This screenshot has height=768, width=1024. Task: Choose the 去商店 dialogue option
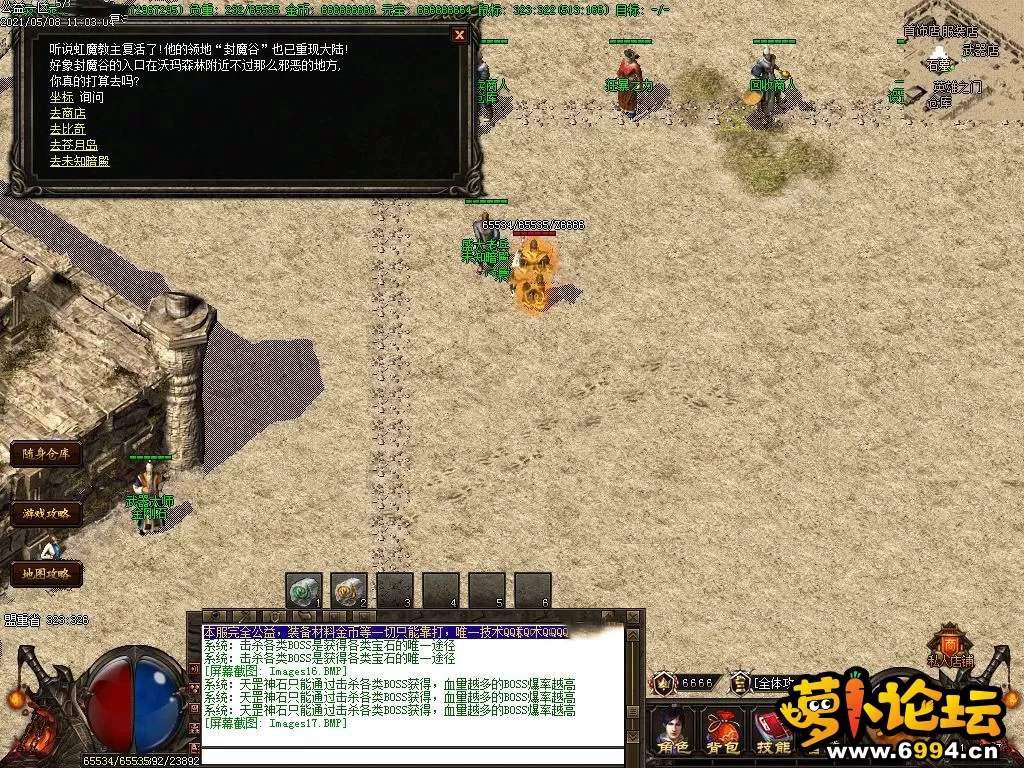tap(67, 113)
